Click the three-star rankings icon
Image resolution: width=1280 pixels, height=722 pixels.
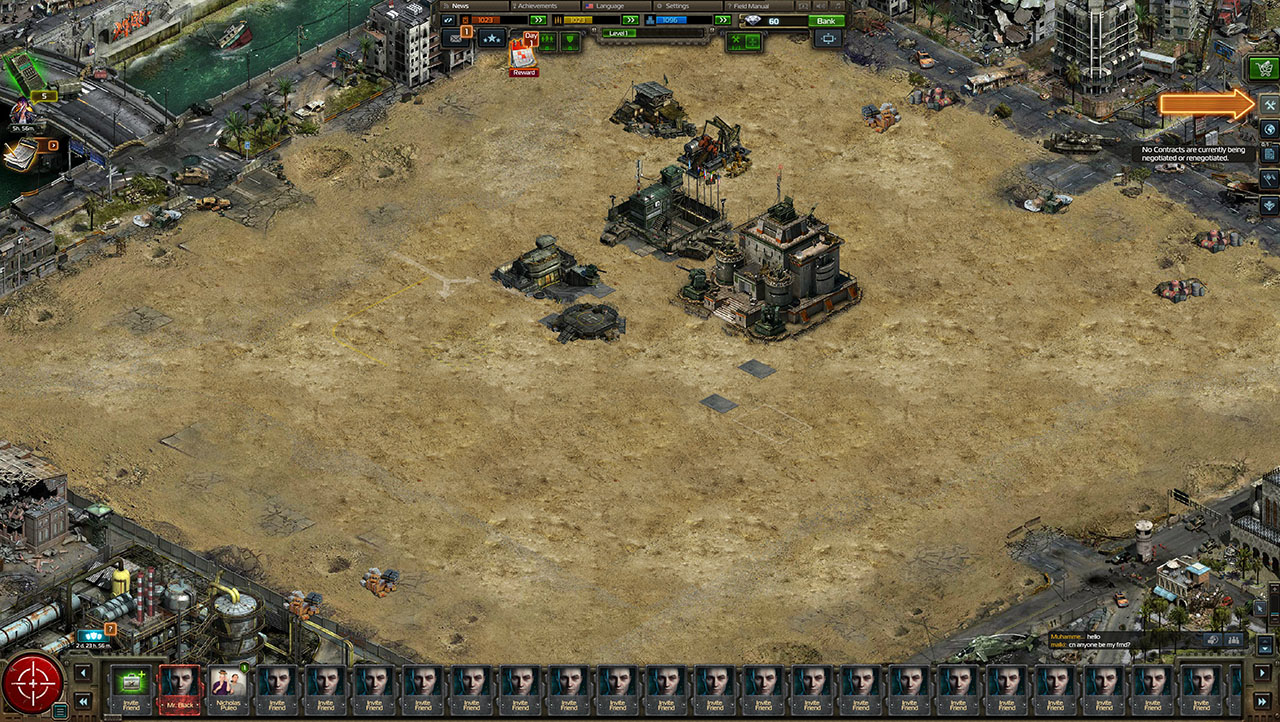[491, 39]
